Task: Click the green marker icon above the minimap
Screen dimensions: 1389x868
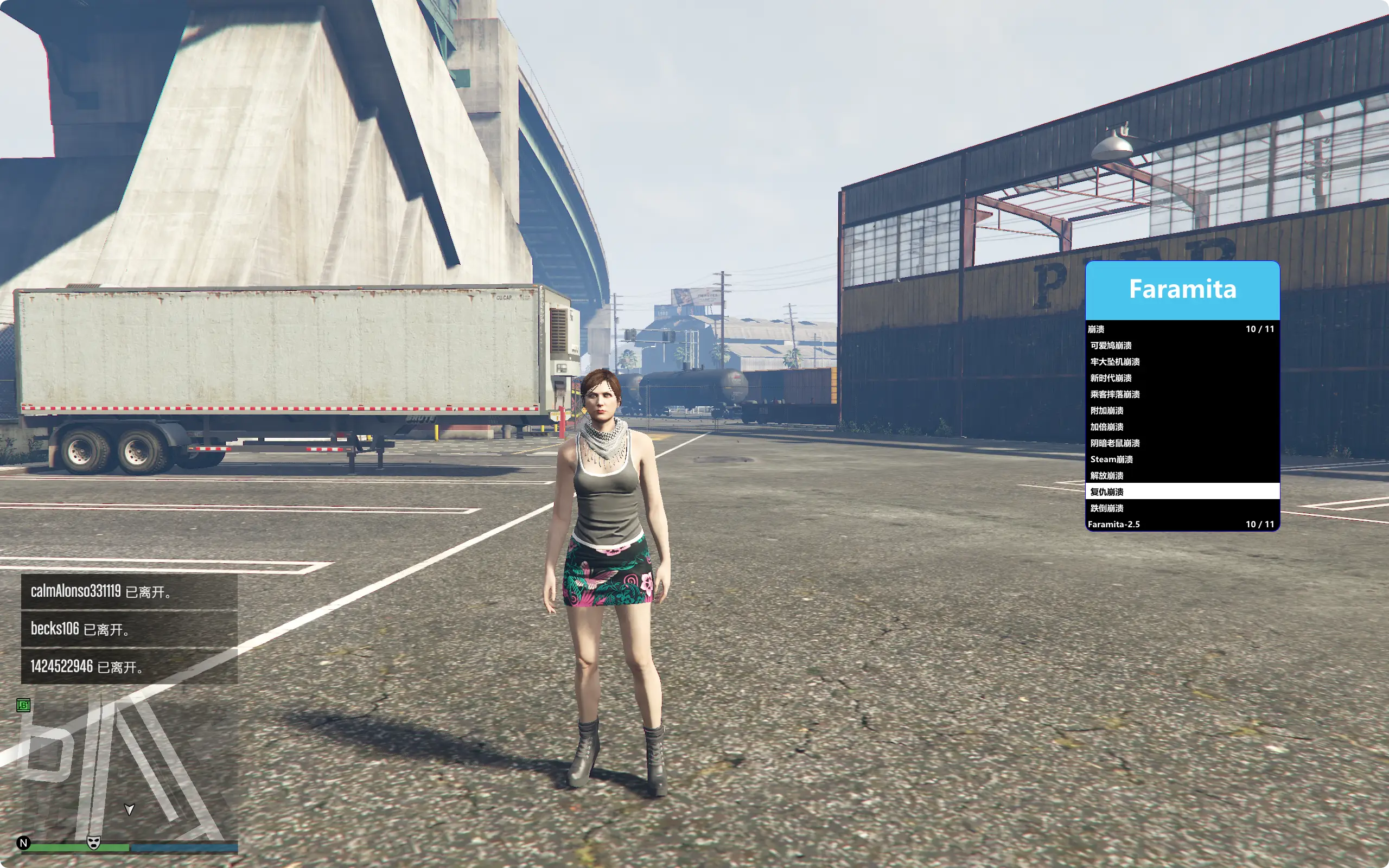Action: [23, 705]
